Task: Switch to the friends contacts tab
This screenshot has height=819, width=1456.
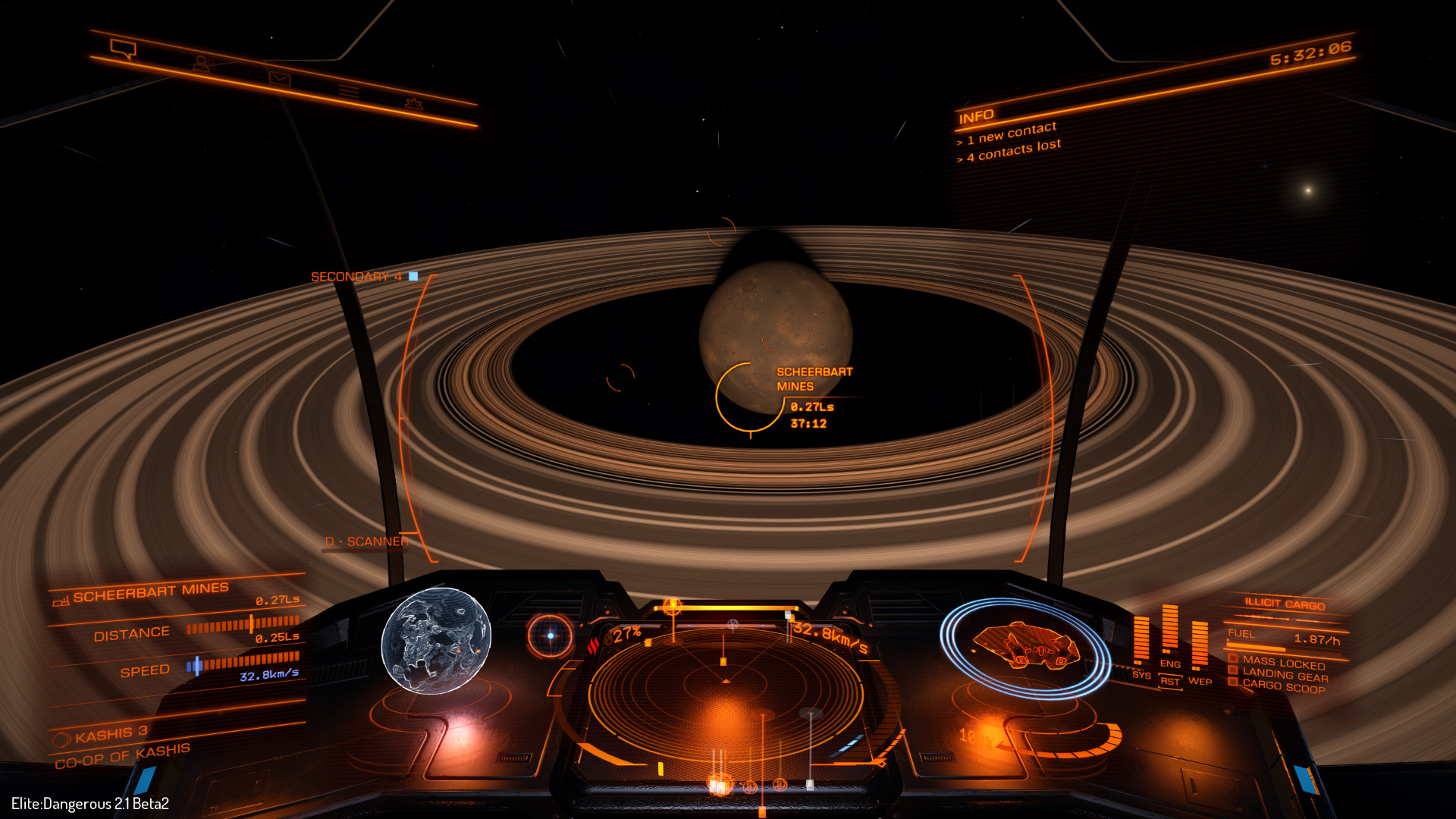Action: (201, 64)
